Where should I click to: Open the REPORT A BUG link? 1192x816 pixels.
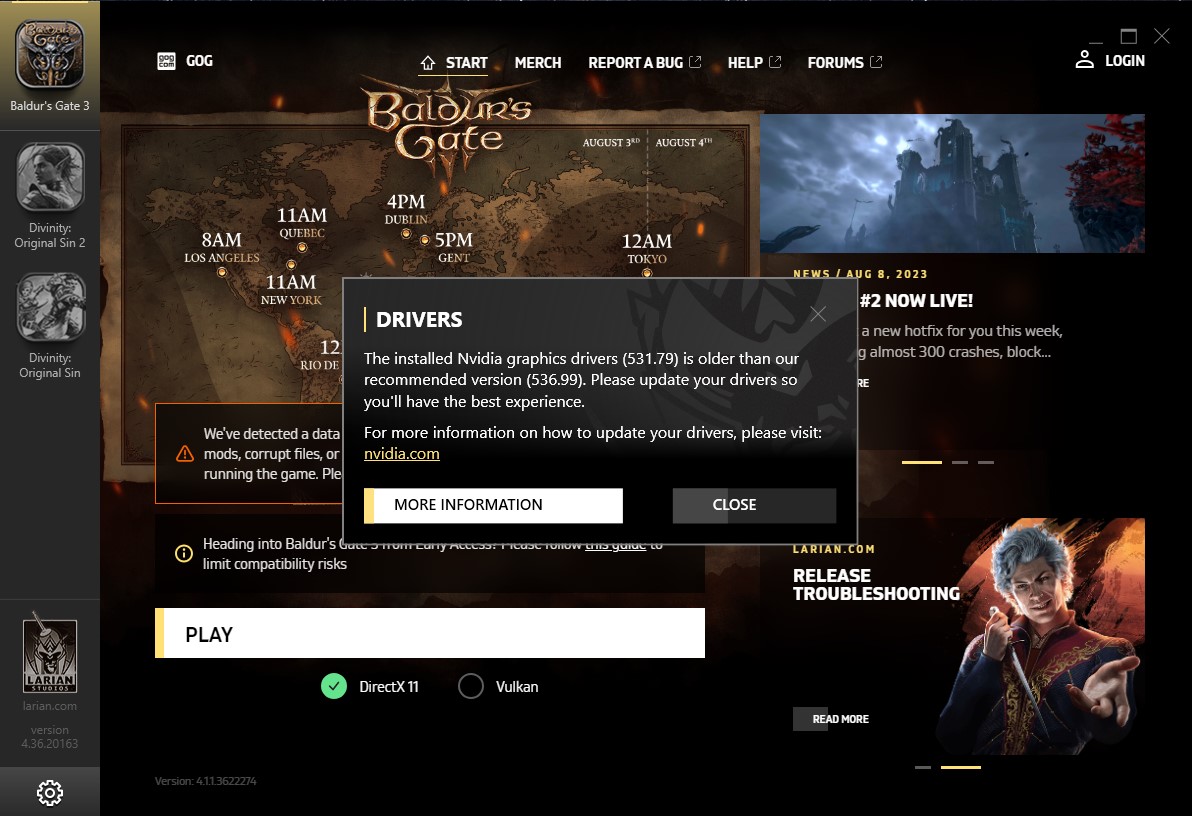coord(644,62)
